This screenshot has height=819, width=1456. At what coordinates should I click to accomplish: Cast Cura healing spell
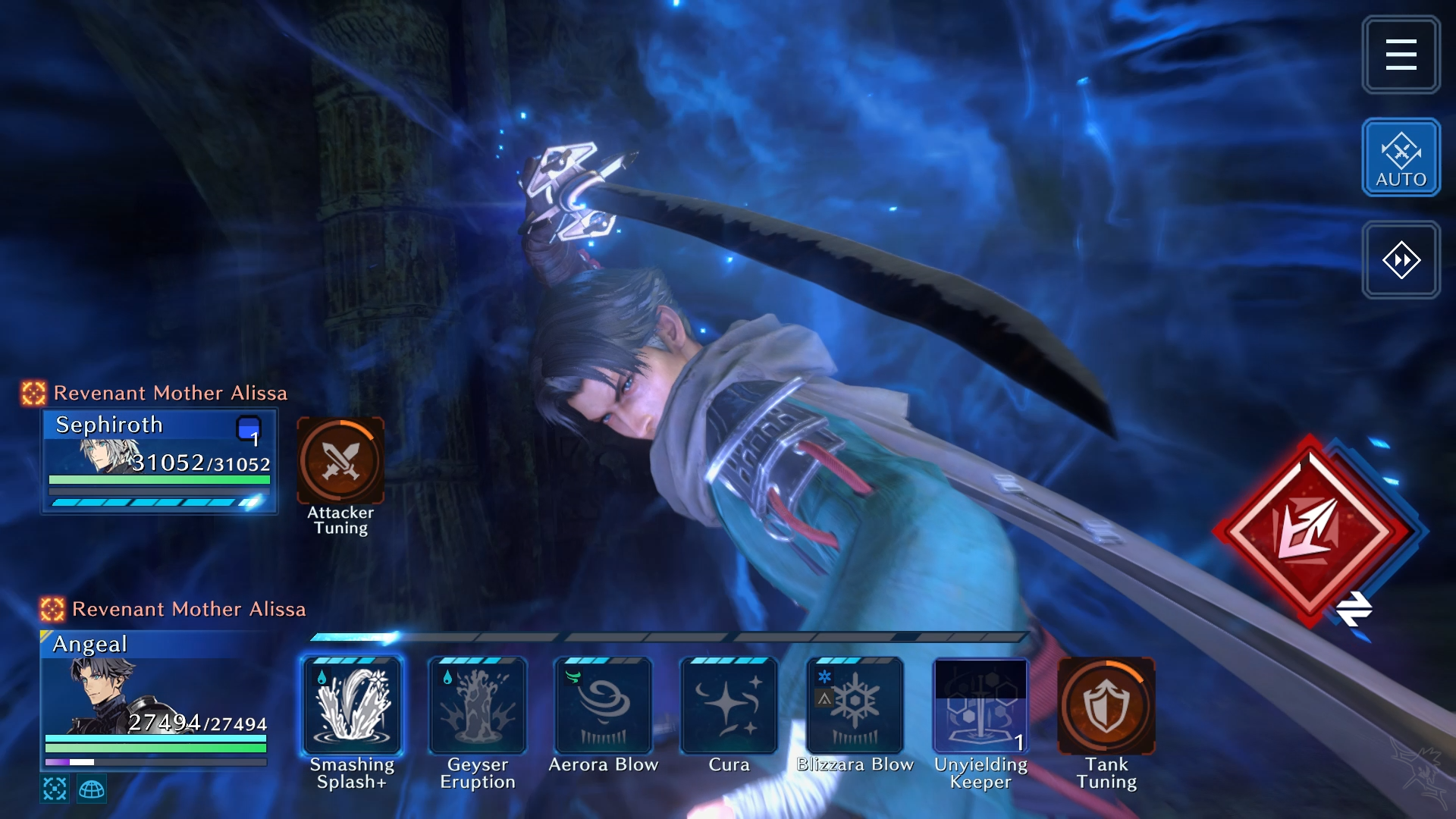pos(729,705)
